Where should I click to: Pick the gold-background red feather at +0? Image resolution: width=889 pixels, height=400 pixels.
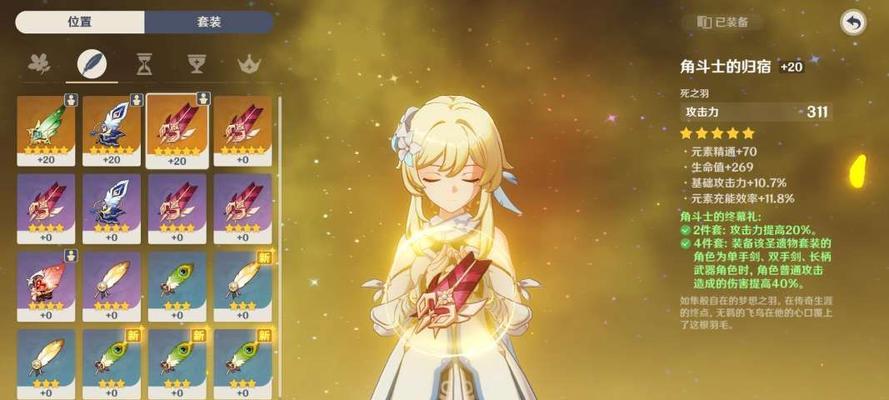point(242,128)
